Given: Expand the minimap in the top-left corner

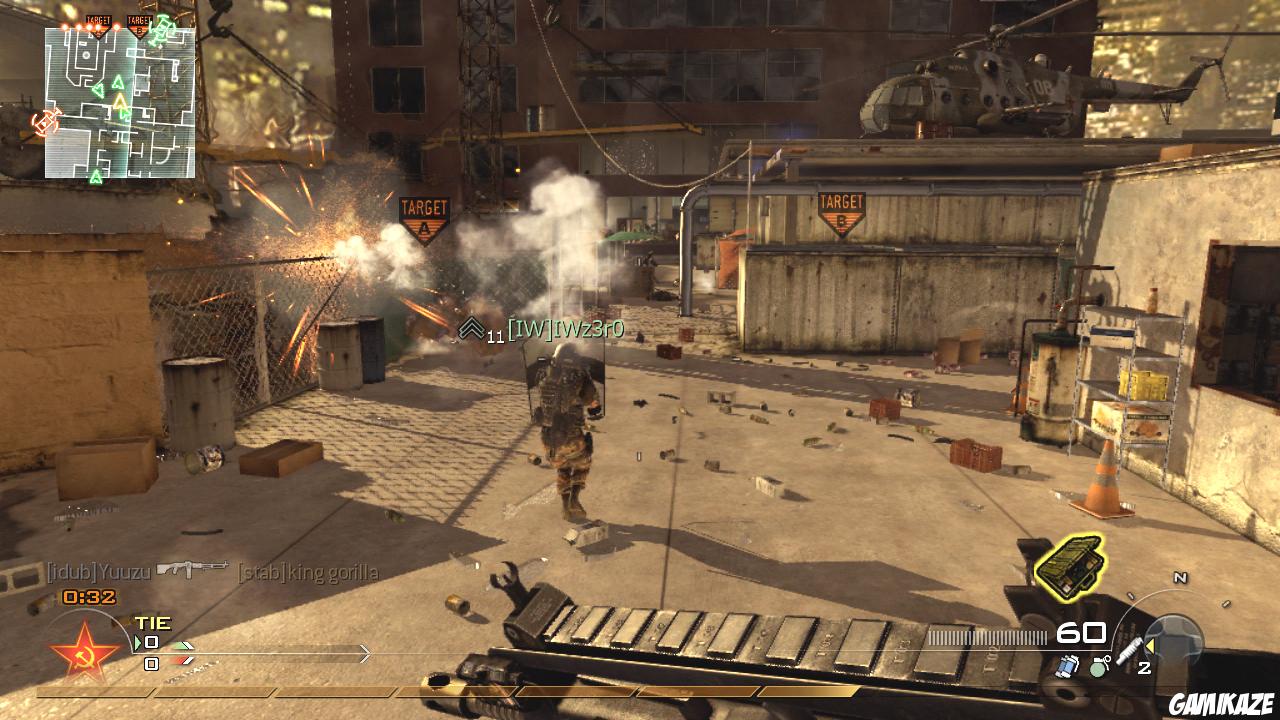Looking at the screenshot, I should click(110, 100).
